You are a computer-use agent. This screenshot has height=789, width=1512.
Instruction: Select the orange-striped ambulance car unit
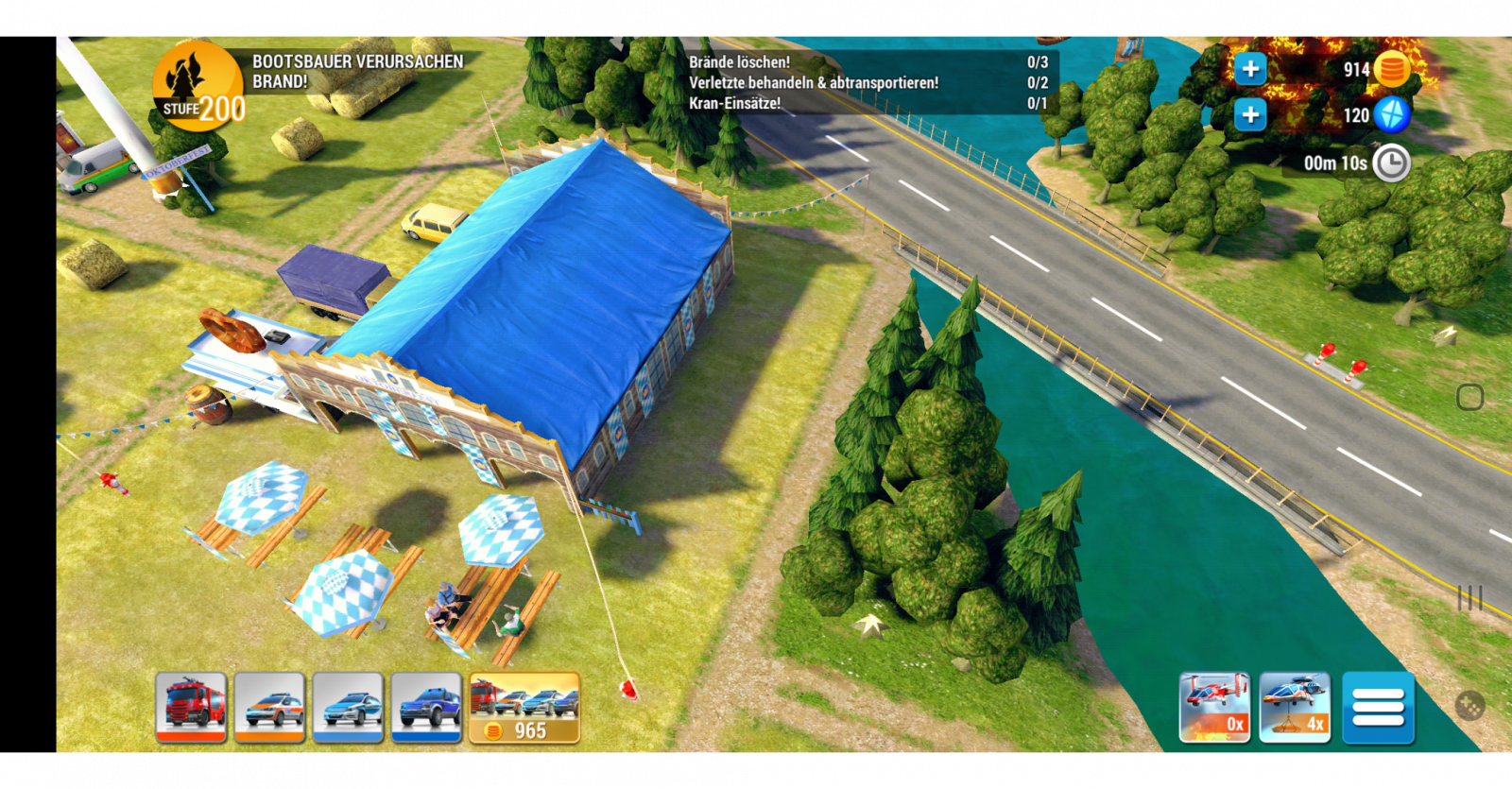tap(269, 707)
